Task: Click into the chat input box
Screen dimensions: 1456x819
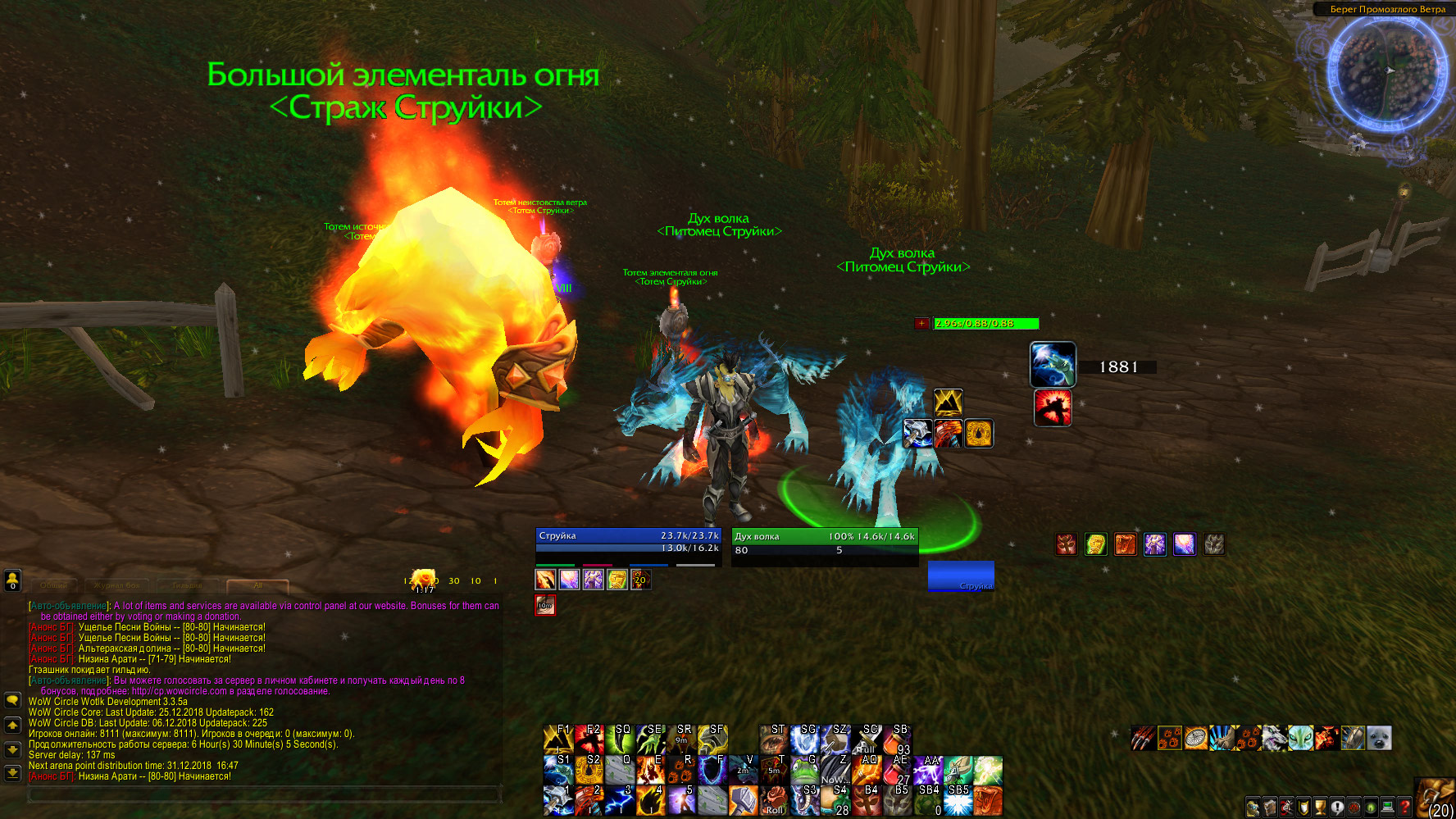Action: (264, 794)
